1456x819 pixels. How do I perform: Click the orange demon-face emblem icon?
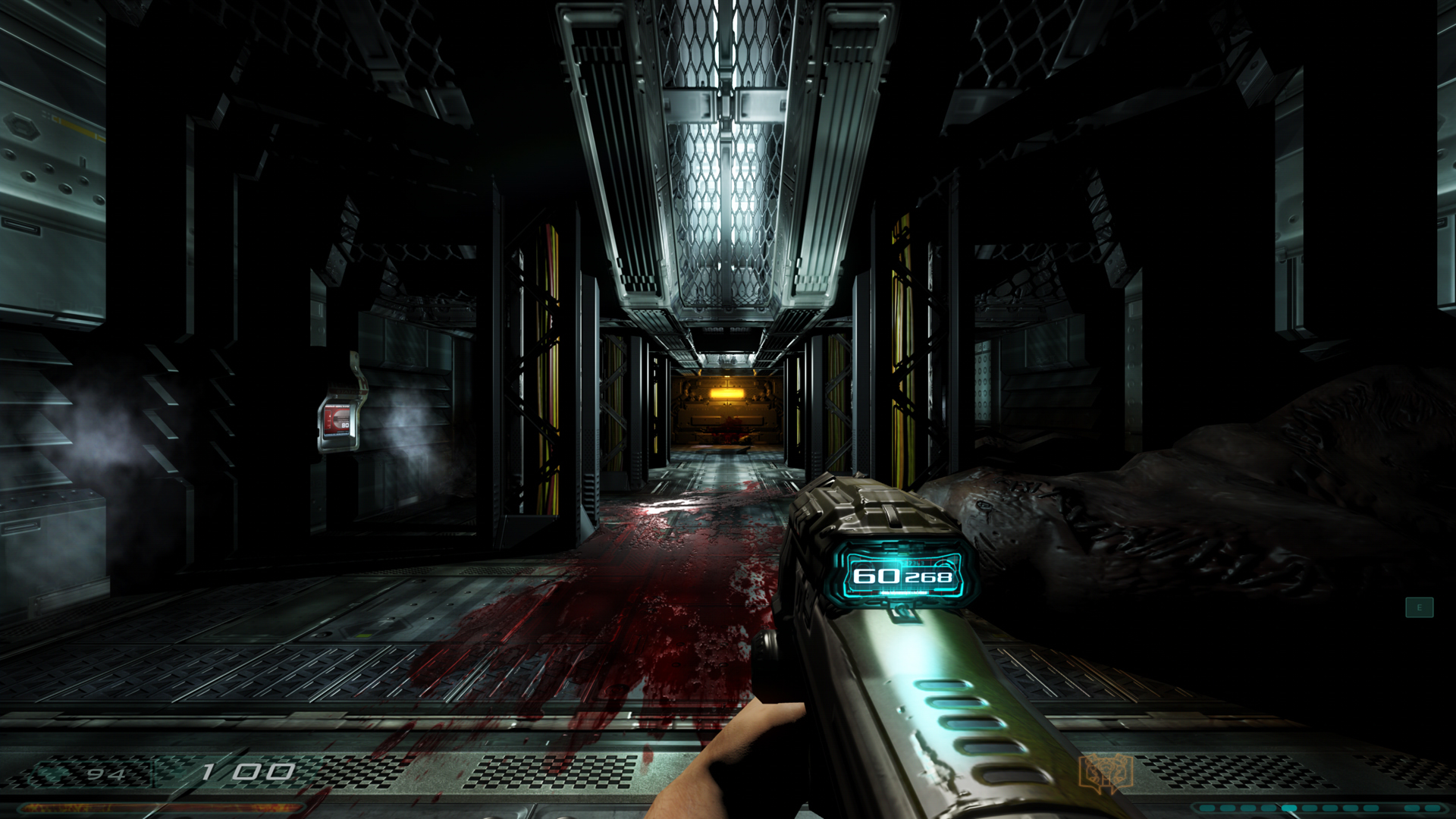tap(1106, 773)
